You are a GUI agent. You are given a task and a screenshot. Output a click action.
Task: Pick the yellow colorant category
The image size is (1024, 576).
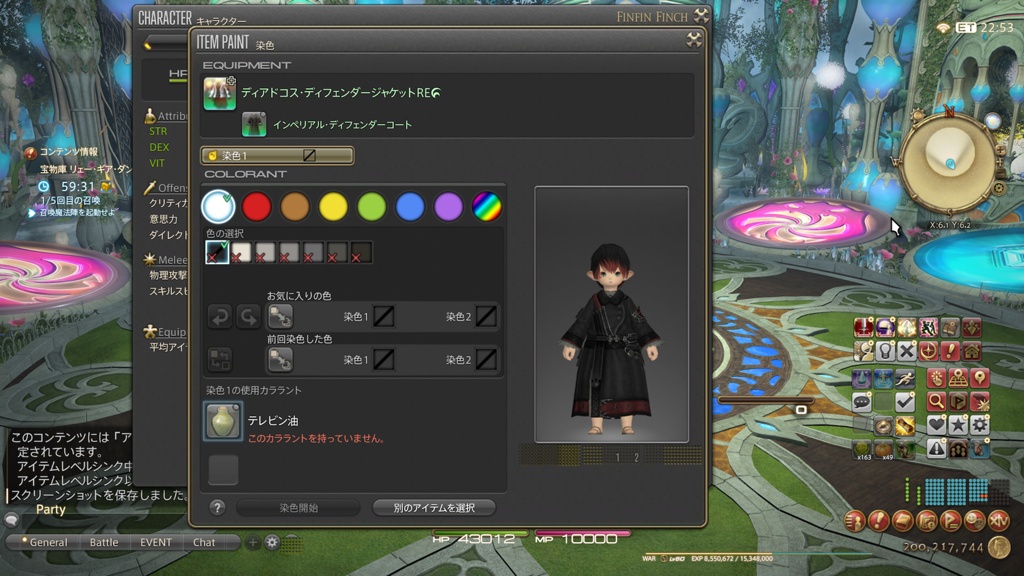tap(333, 207)
